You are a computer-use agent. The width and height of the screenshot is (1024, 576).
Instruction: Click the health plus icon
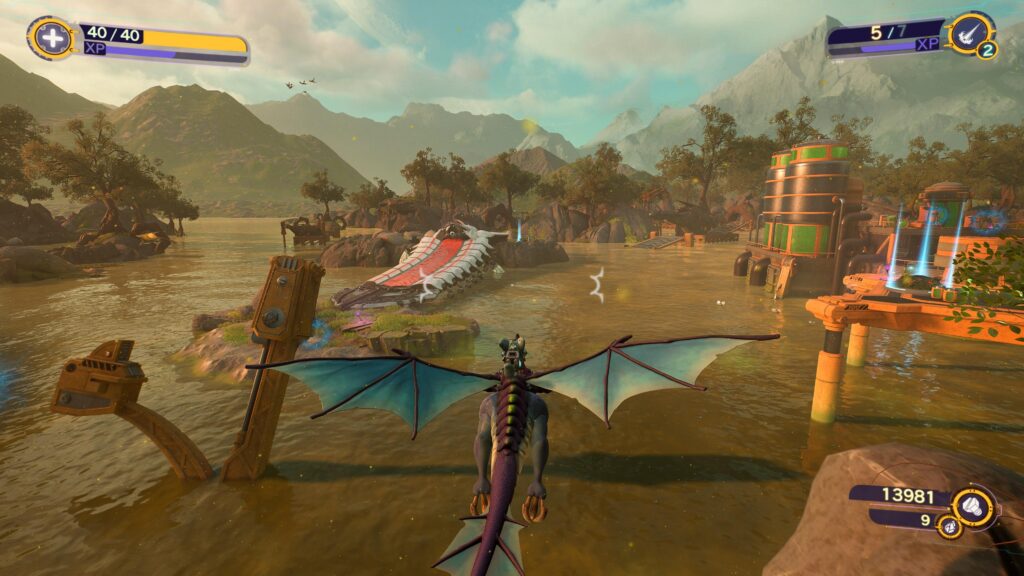coord(47,37)
